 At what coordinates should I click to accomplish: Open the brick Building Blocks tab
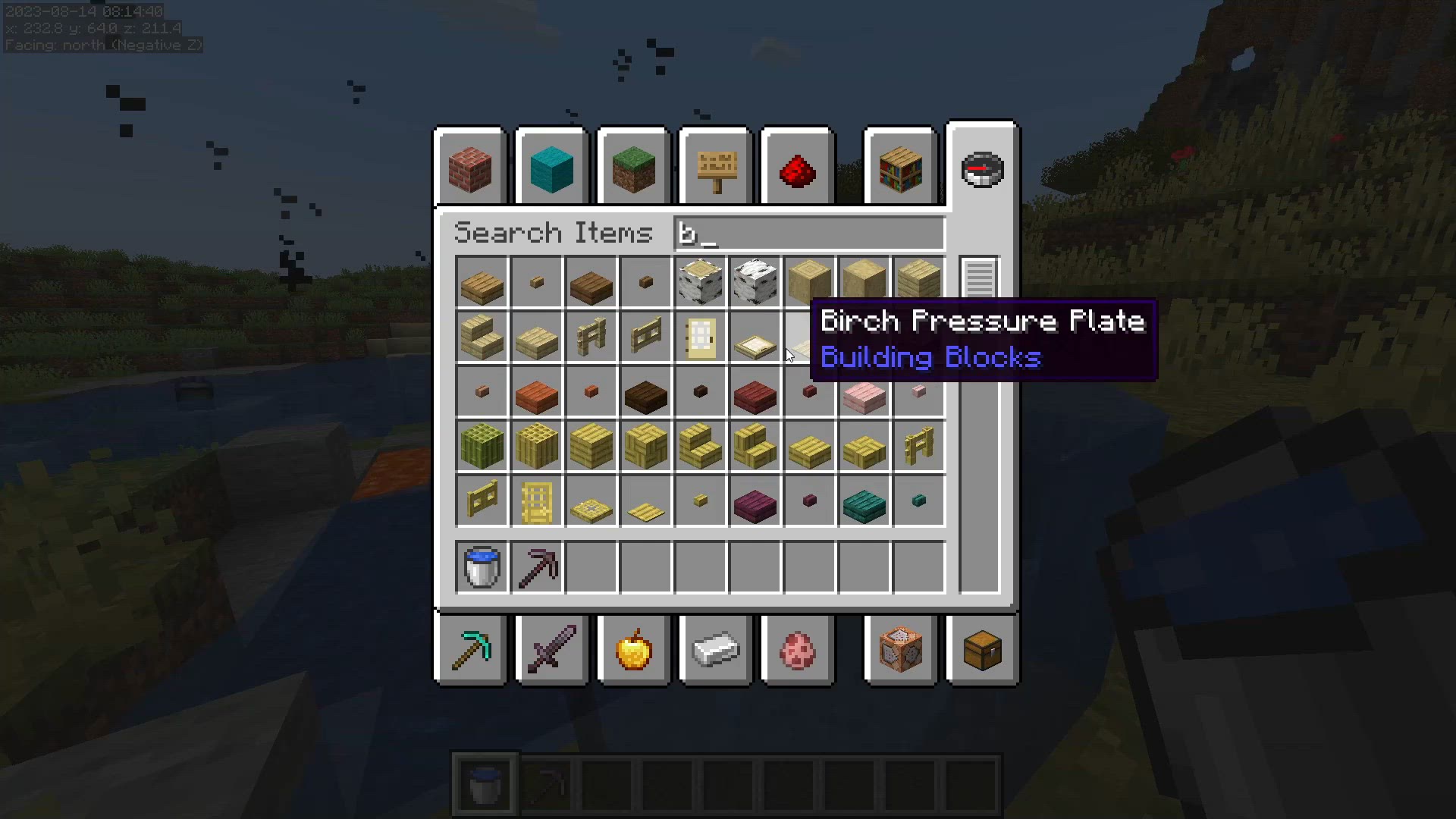click(x=470, y=168)
